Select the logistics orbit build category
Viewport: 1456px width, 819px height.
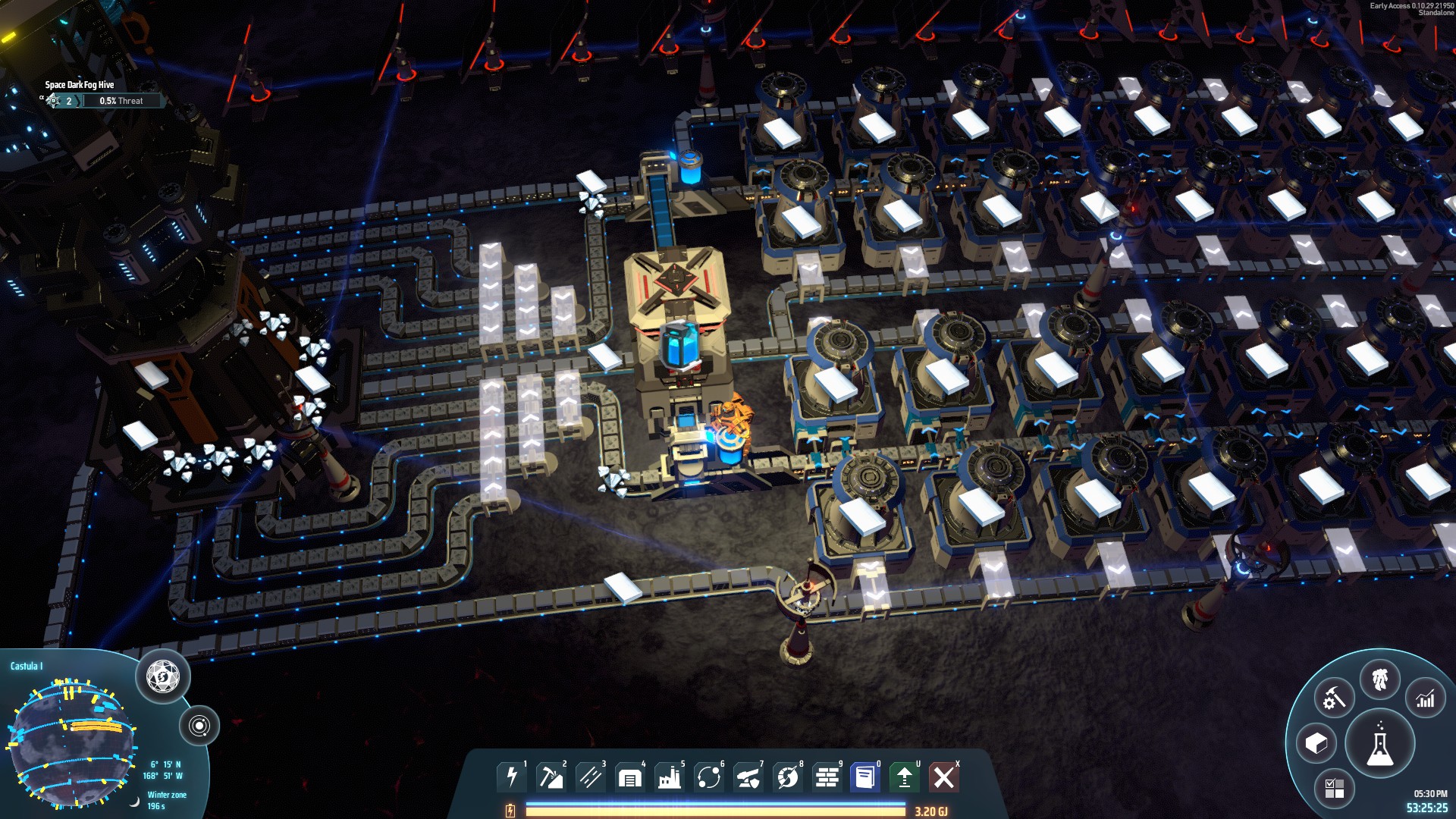pyautogui.click(x=709, y=777)
